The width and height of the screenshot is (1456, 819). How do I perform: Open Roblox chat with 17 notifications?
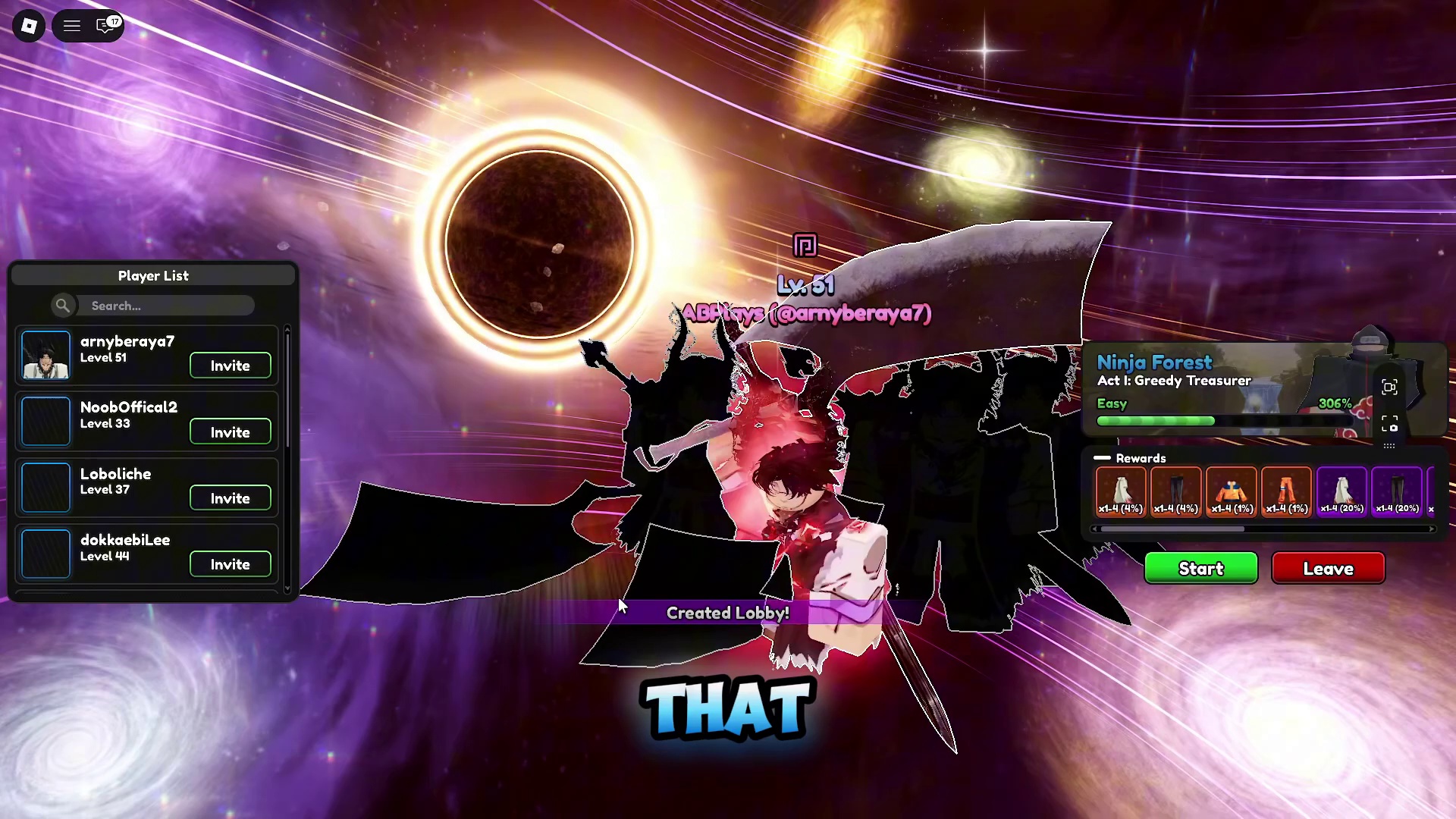(106, 26)
